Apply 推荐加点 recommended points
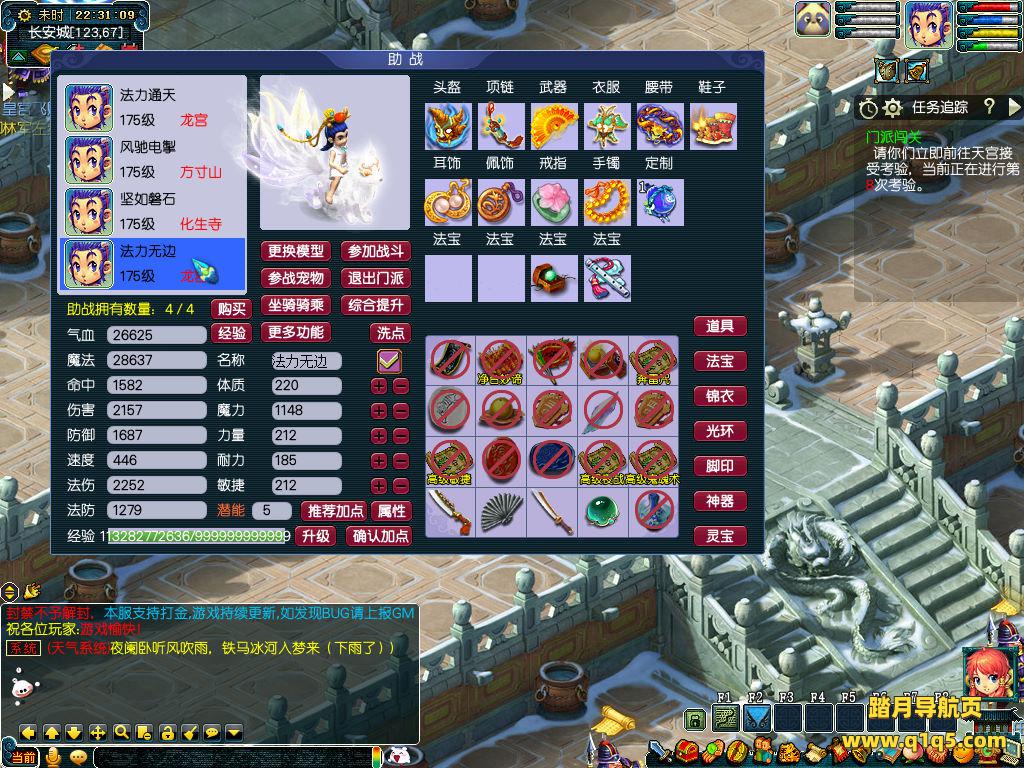The width and height of the screenshot is (1024, 768). [x=335, y=511]
